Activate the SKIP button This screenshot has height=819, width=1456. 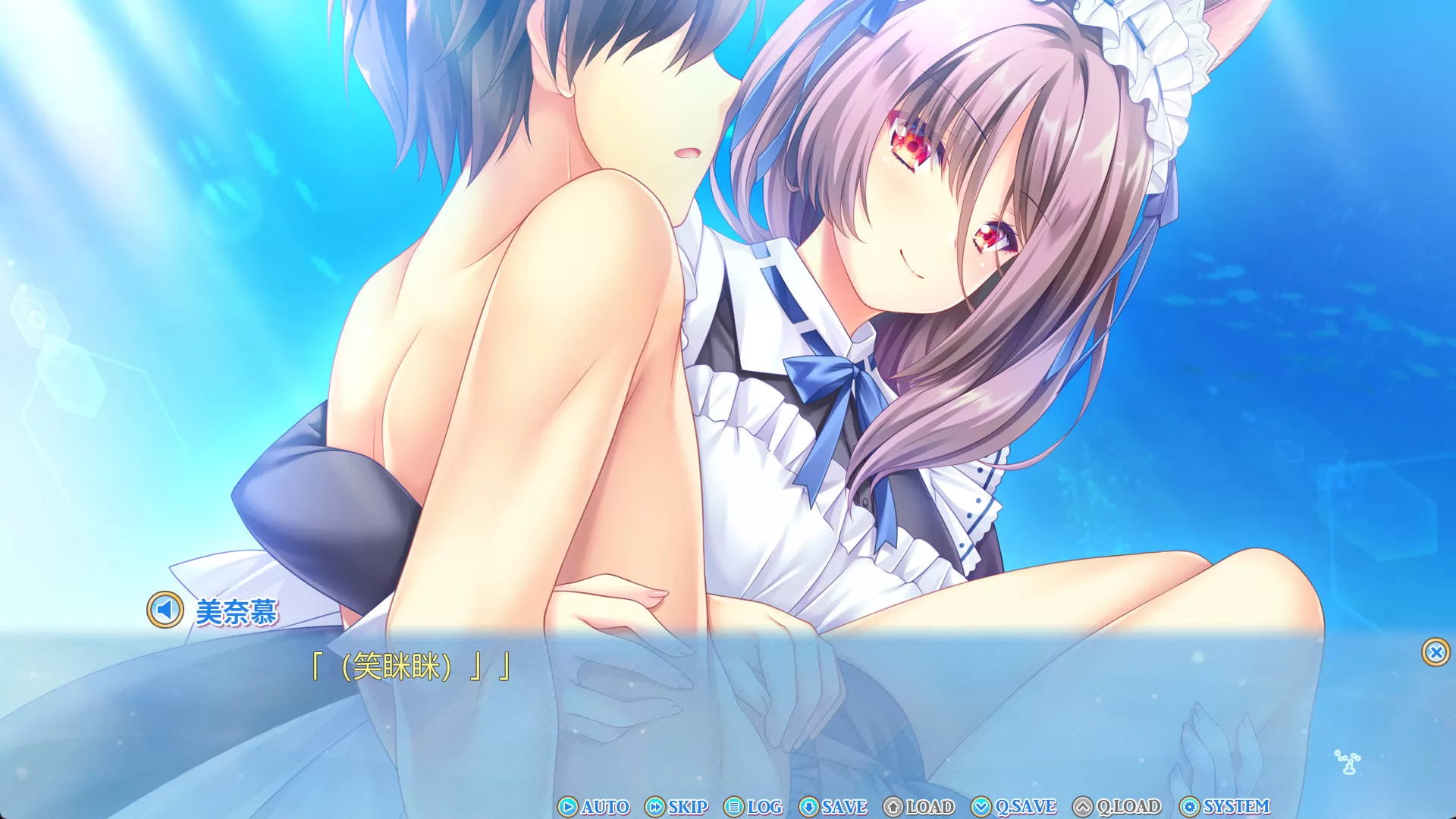(676, 806)
